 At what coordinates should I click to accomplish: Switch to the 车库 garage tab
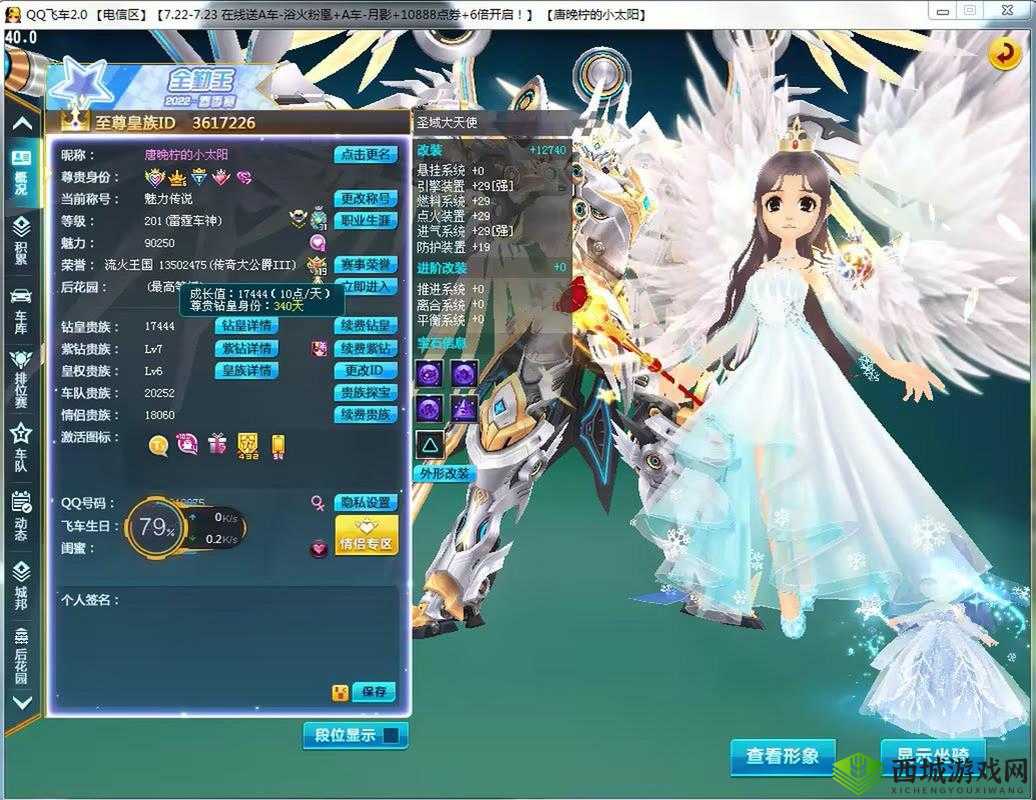point(20,311)
